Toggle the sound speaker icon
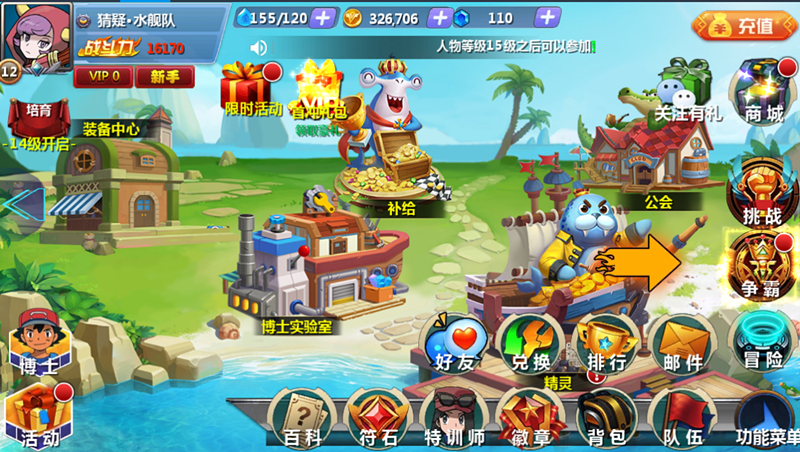 pos(259,47)
